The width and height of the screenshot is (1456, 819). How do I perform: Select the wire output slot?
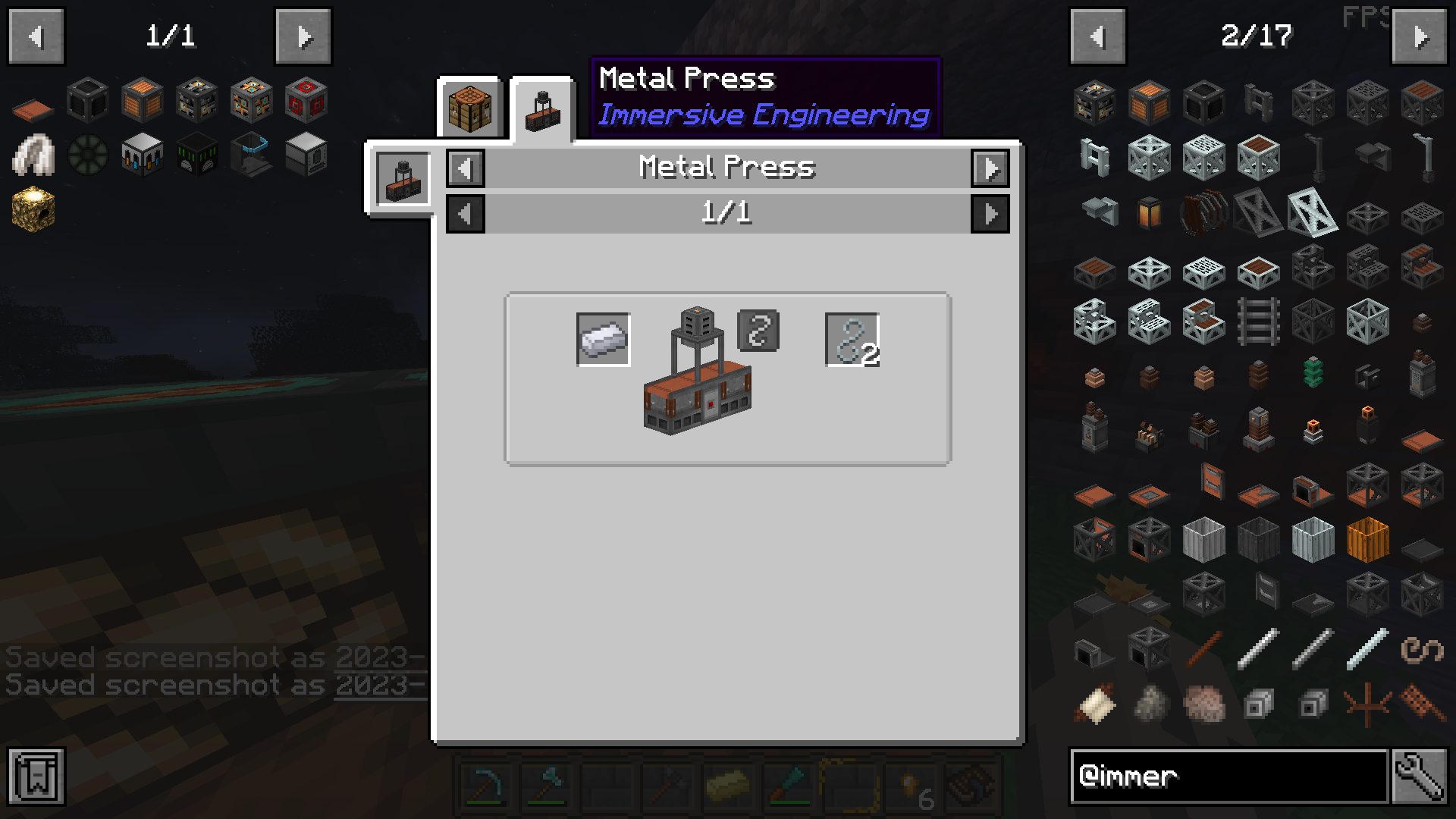852,340
